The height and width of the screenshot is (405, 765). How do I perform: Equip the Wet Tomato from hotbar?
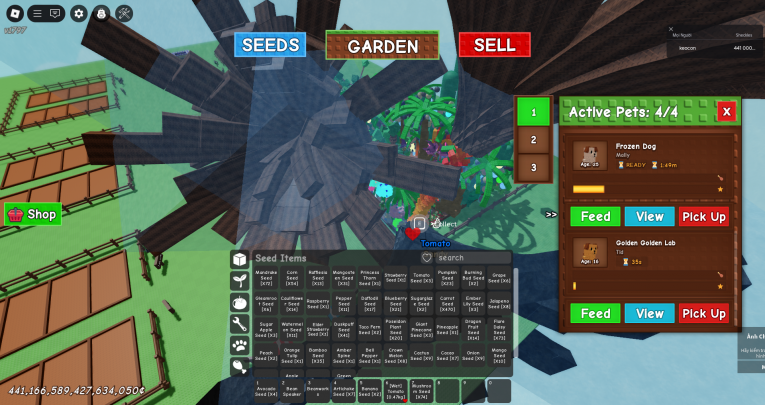[x=395, y=390]
